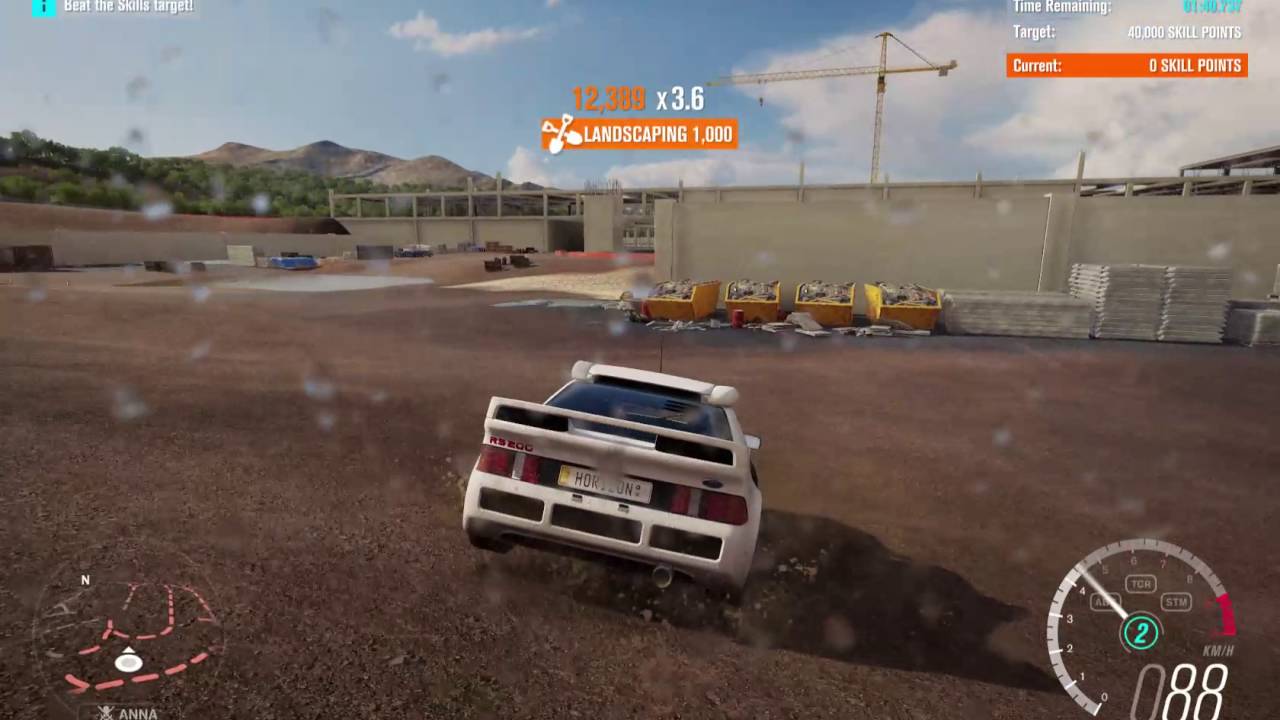Click the minimap in the corner

click(x=128, y=638)
